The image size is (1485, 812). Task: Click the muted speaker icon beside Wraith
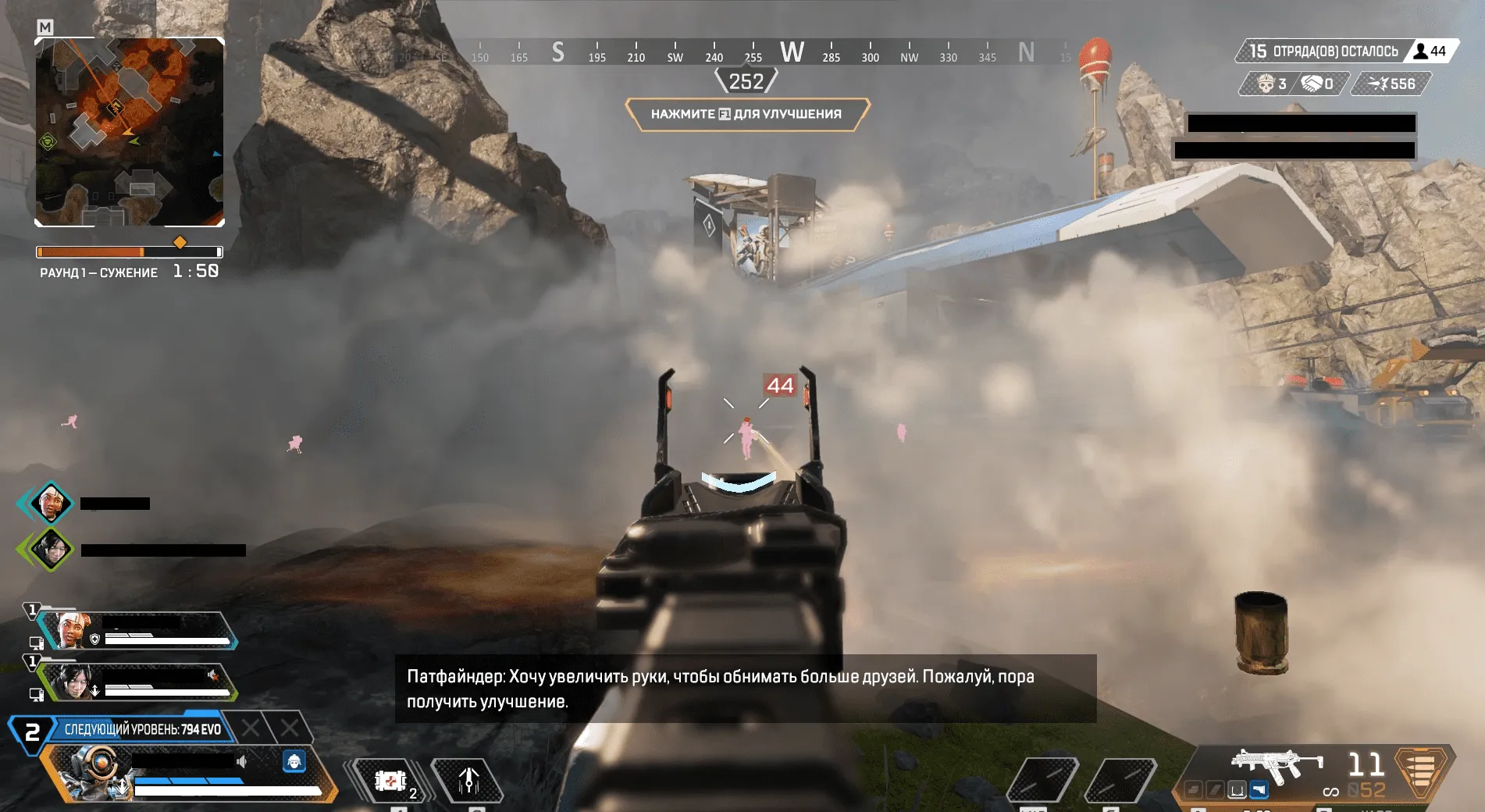(x=212, y=675)
